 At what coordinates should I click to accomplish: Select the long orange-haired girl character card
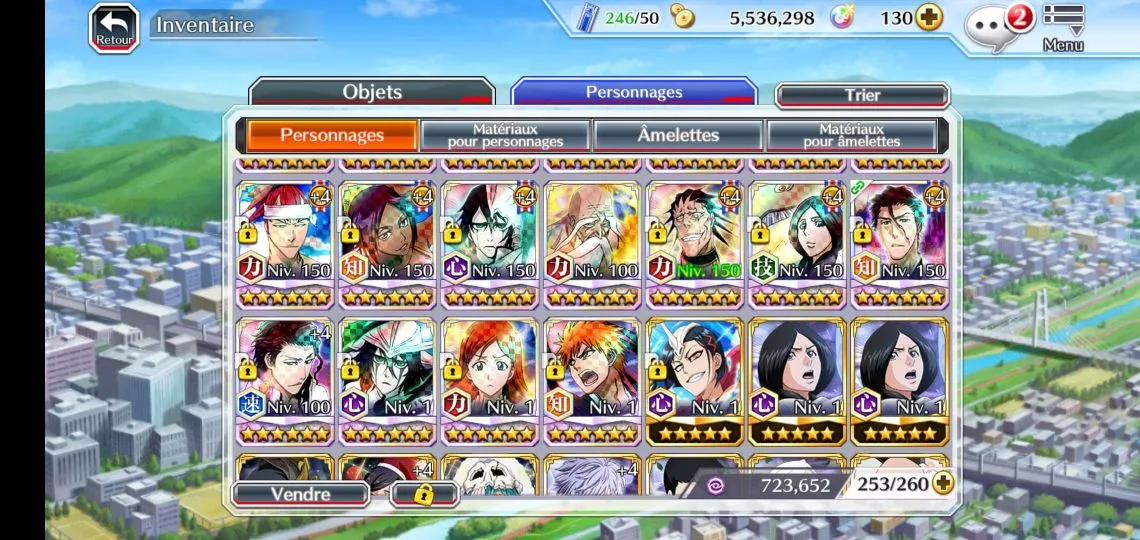pos(490,381)
